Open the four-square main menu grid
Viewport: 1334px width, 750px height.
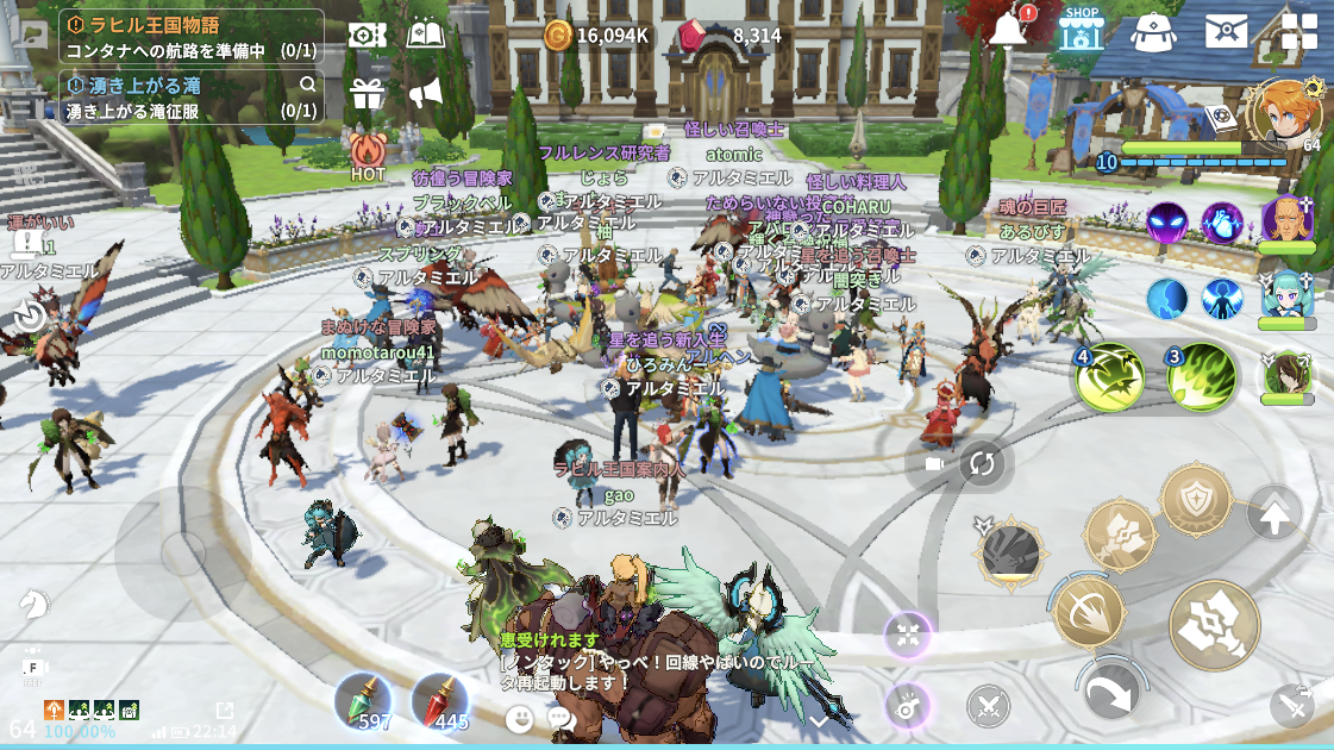pyautogui.click(x=1300, y=31)
